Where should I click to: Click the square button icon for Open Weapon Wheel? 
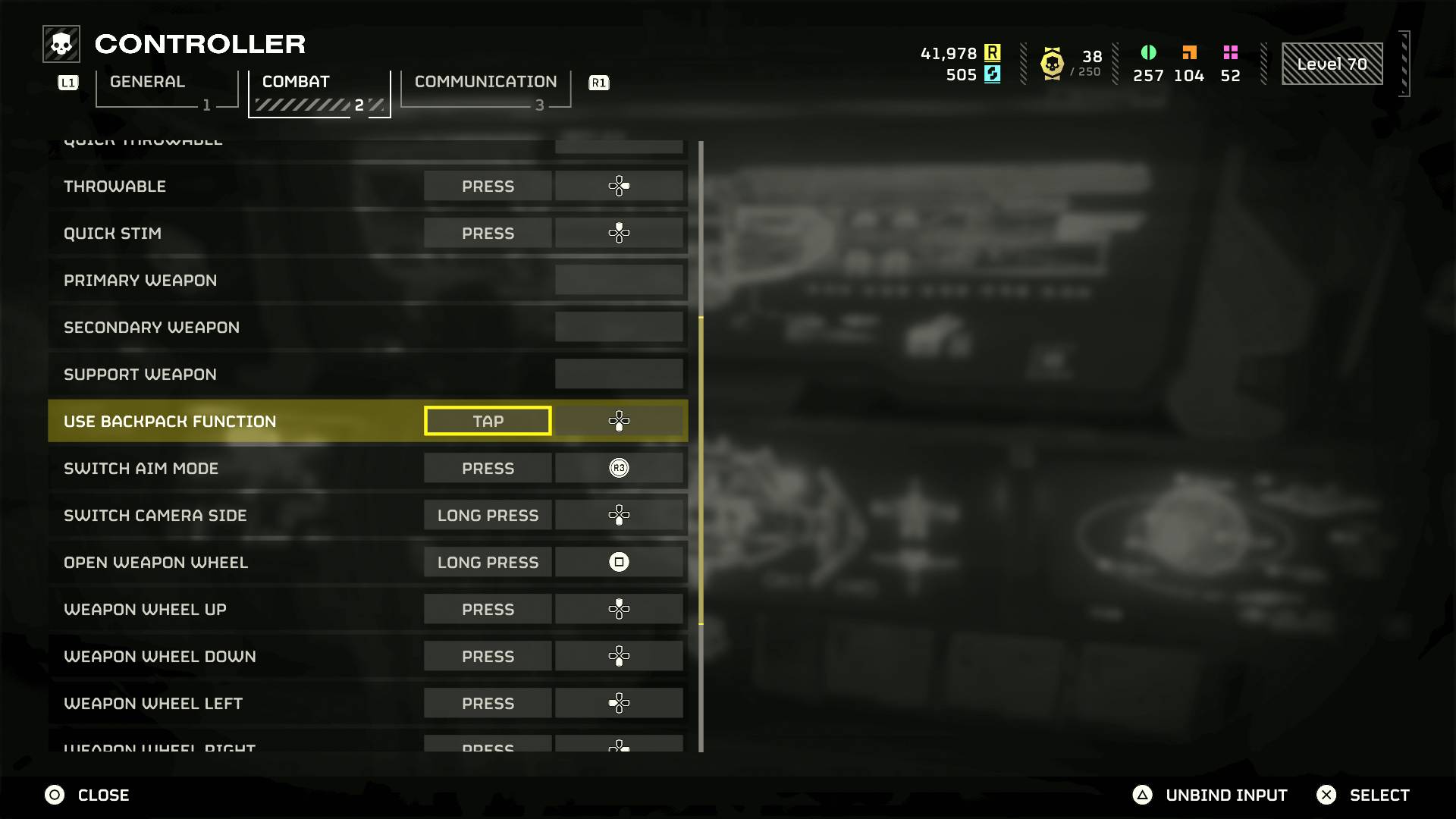click(x=620, y=562)
